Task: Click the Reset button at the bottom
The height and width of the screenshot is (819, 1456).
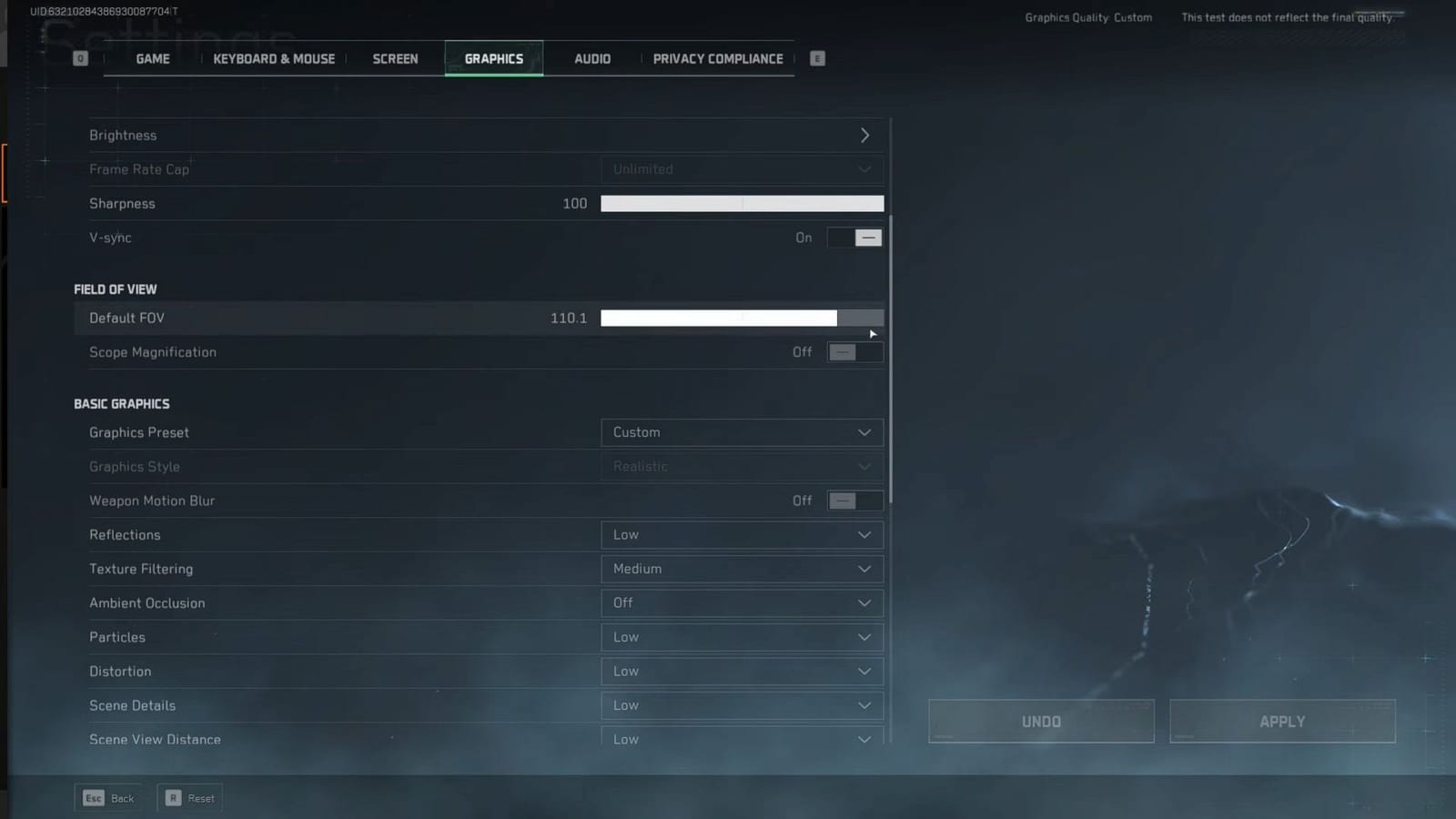Action: (189, 797)
